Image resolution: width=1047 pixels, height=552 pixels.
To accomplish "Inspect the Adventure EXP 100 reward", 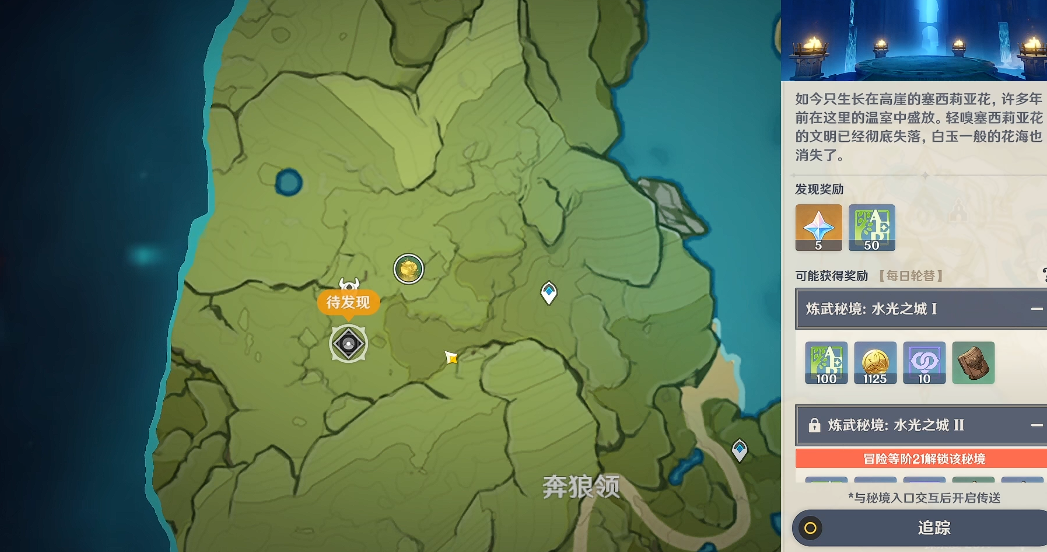I will click(827, 363).
